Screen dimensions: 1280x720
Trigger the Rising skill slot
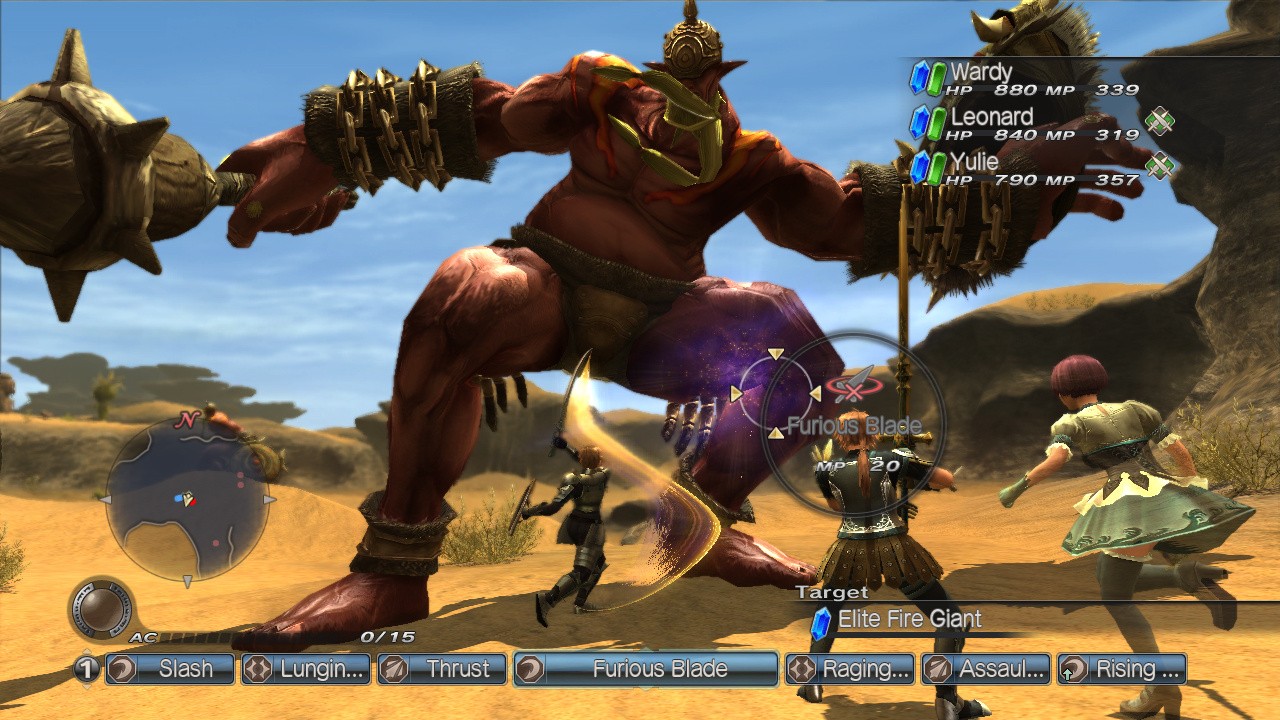coord(1122,669)
